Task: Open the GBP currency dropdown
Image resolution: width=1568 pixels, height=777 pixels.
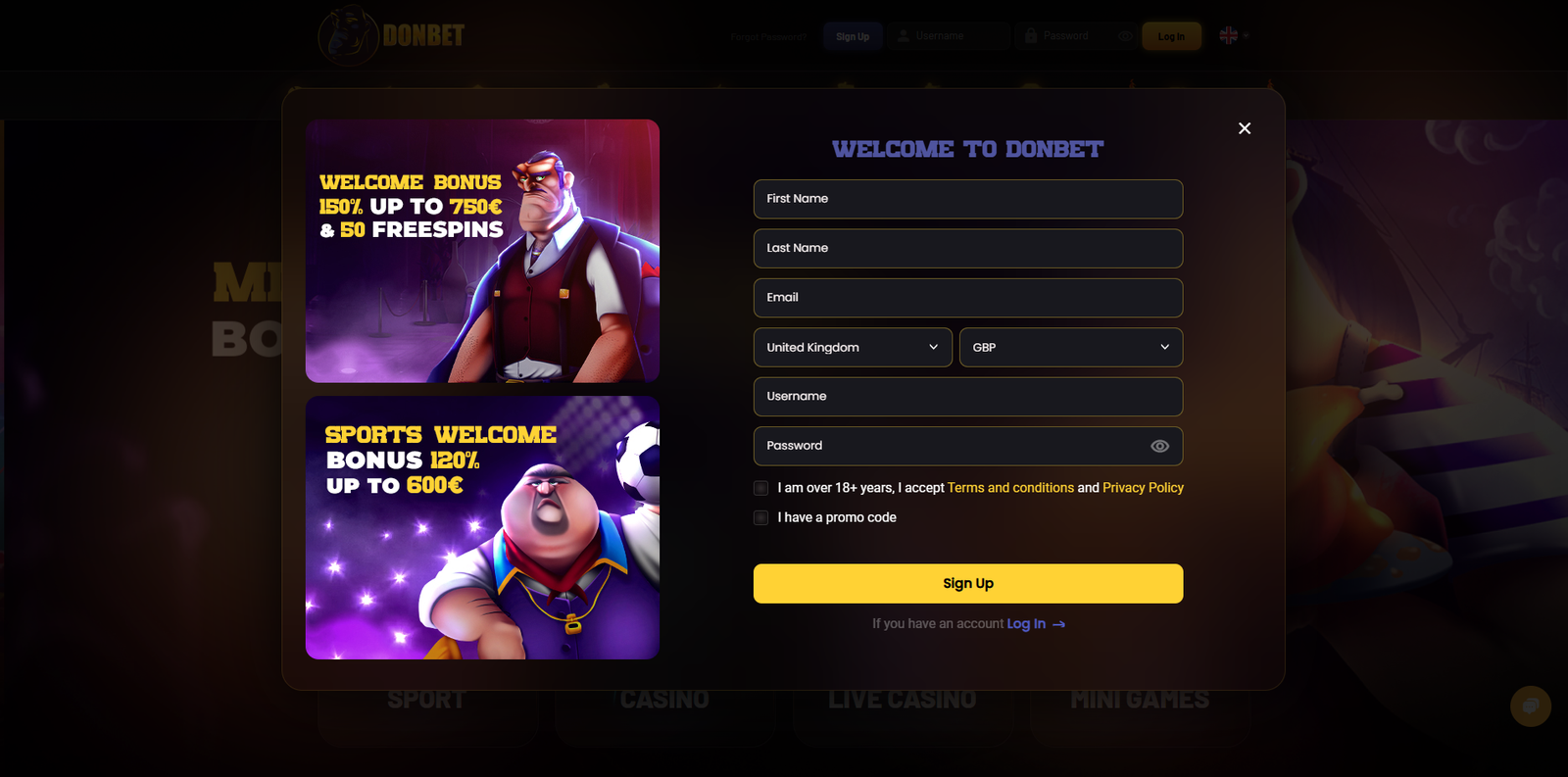Action: [x=1070, y=347]
